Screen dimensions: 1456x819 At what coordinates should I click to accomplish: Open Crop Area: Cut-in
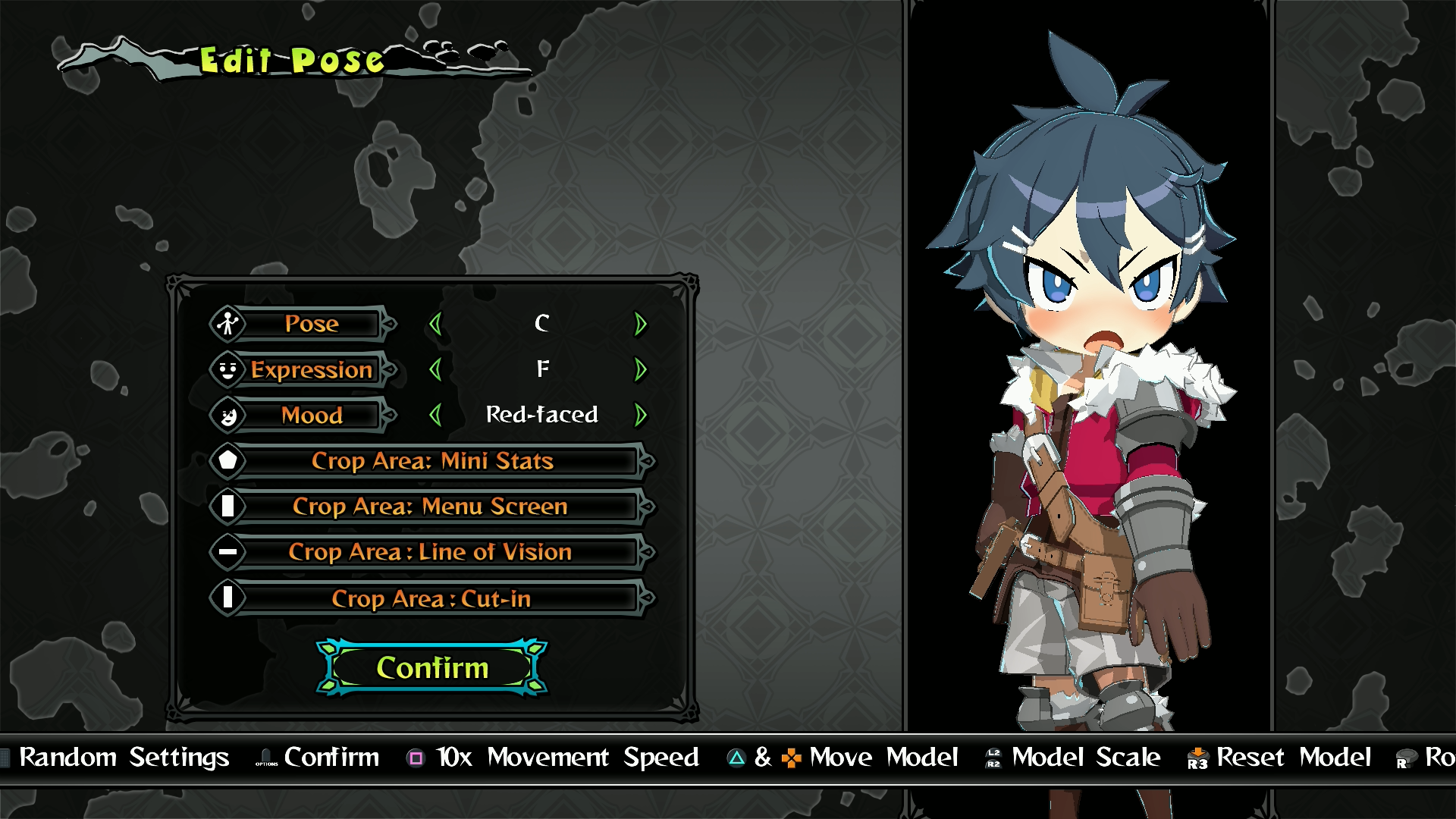[431, 598]
